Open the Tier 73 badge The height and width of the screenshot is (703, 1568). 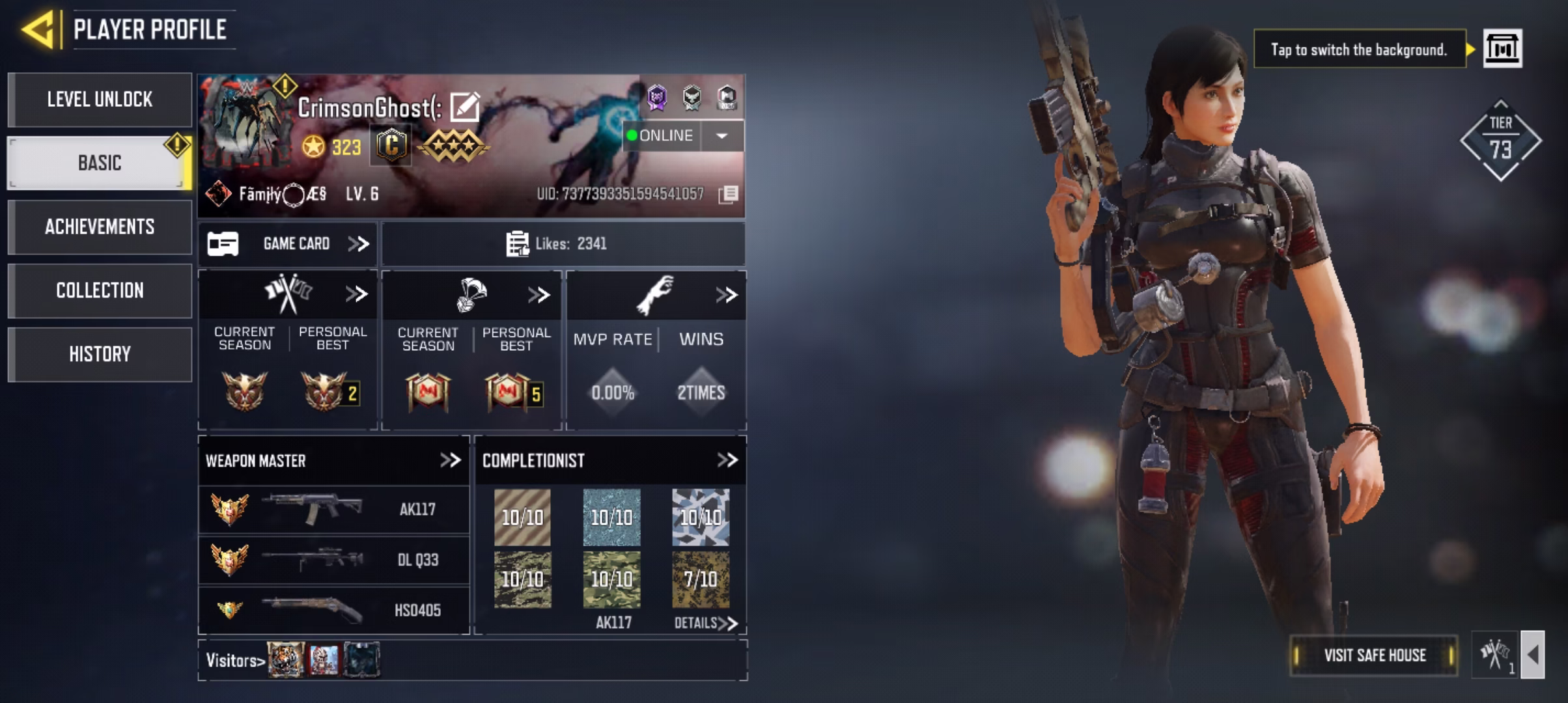tap(1500, 141)
